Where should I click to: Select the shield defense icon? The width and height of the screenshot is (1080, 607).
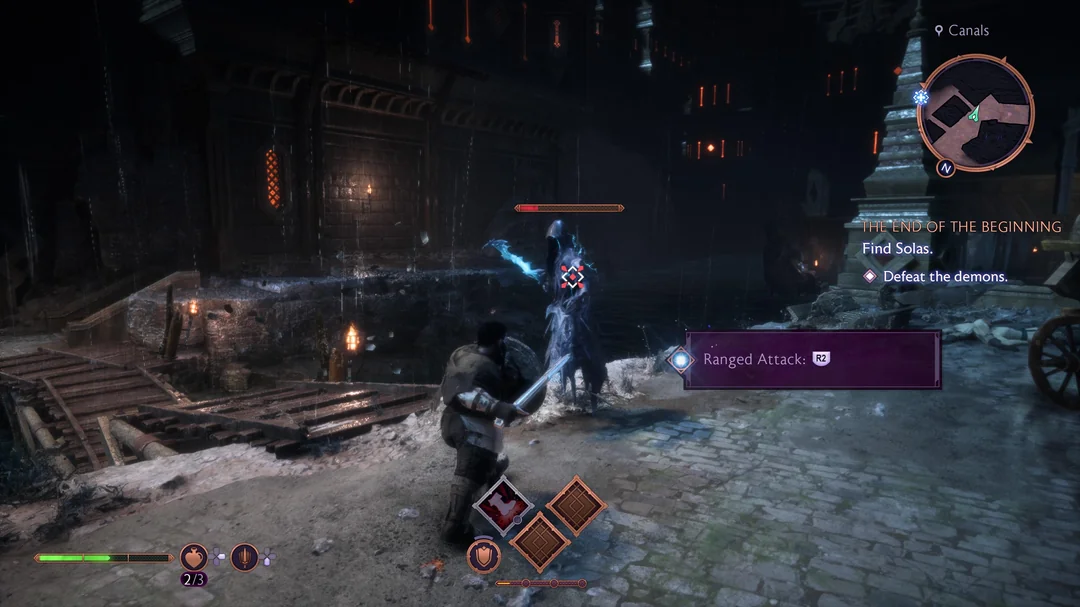click(x=484, y=558)
